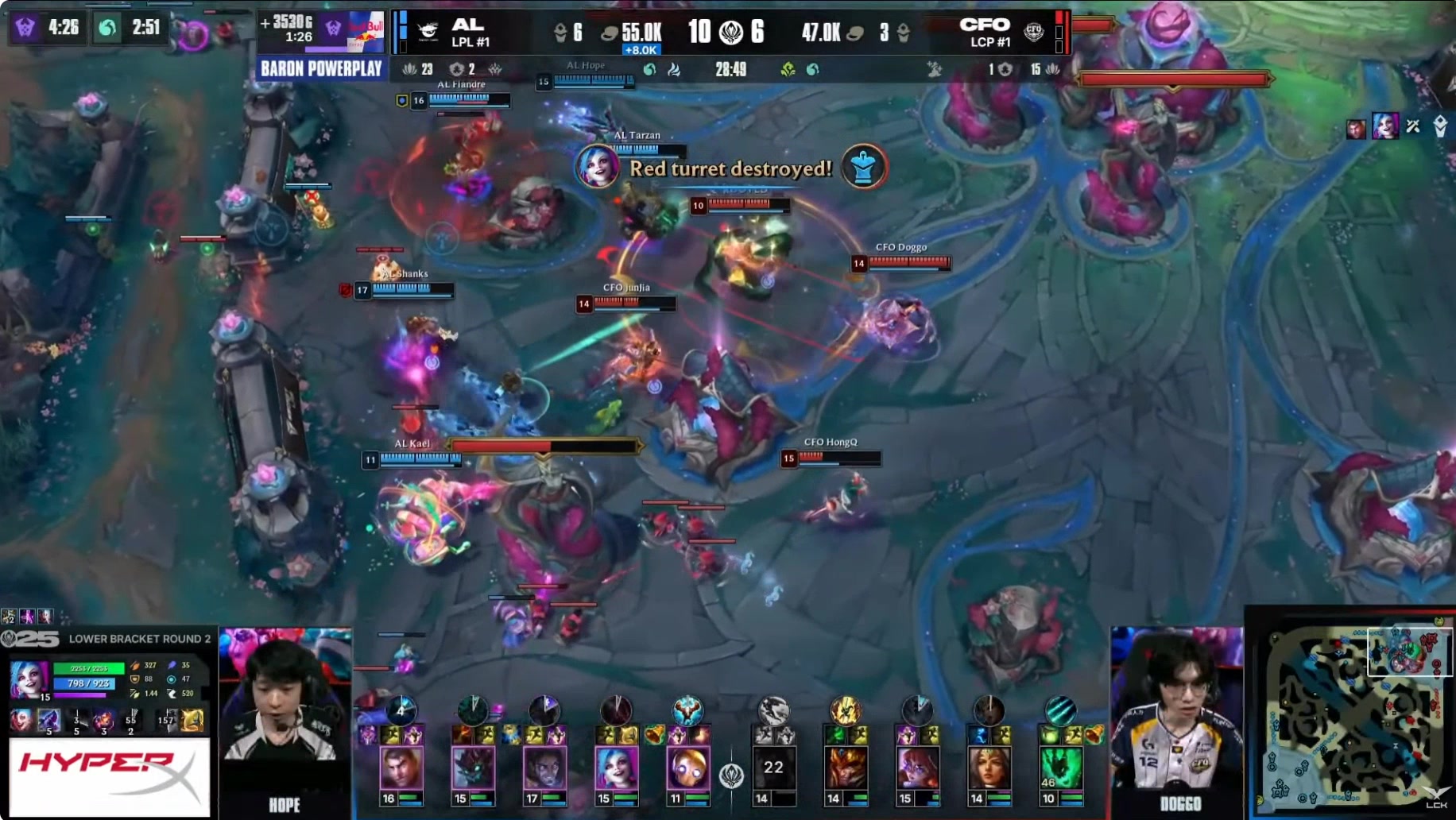1456x820 pixels.
Task: Click Jinx's portrait in the bottom scoreboard
Action: [x=616, y=768]
